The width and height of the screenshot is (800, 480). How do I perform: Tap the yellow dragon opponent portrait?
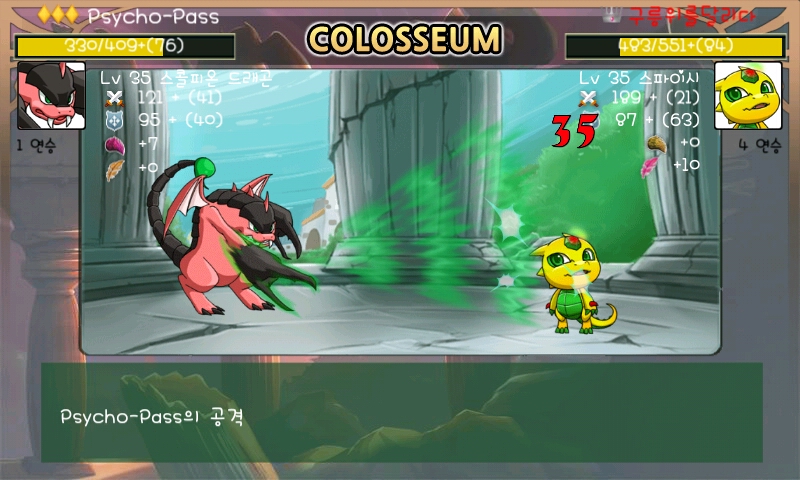pyautogui.click(x=748, y=95)
